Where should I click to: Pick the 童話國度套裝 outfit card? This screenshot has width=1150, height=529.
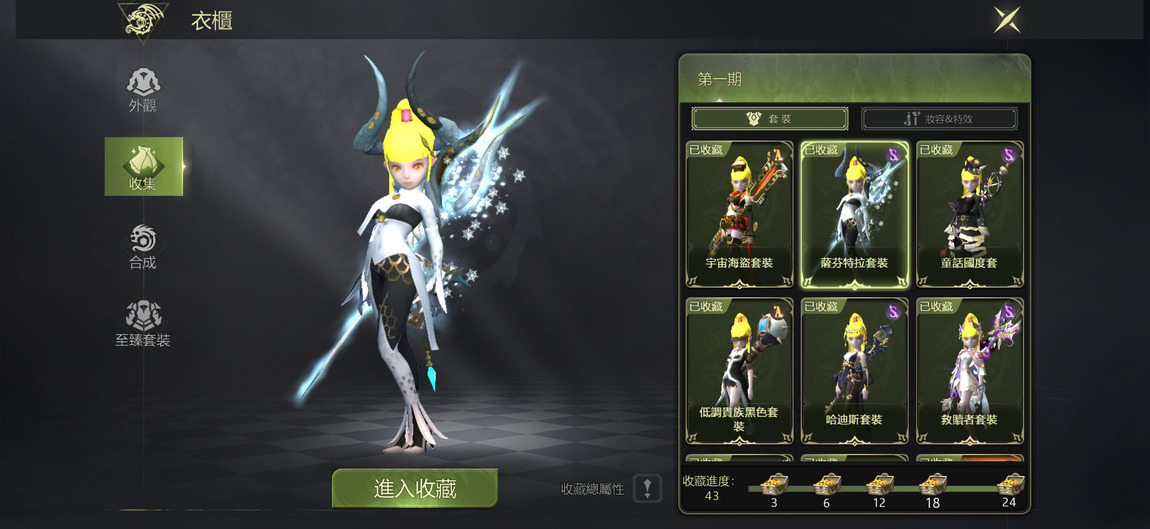click(969, 214)
